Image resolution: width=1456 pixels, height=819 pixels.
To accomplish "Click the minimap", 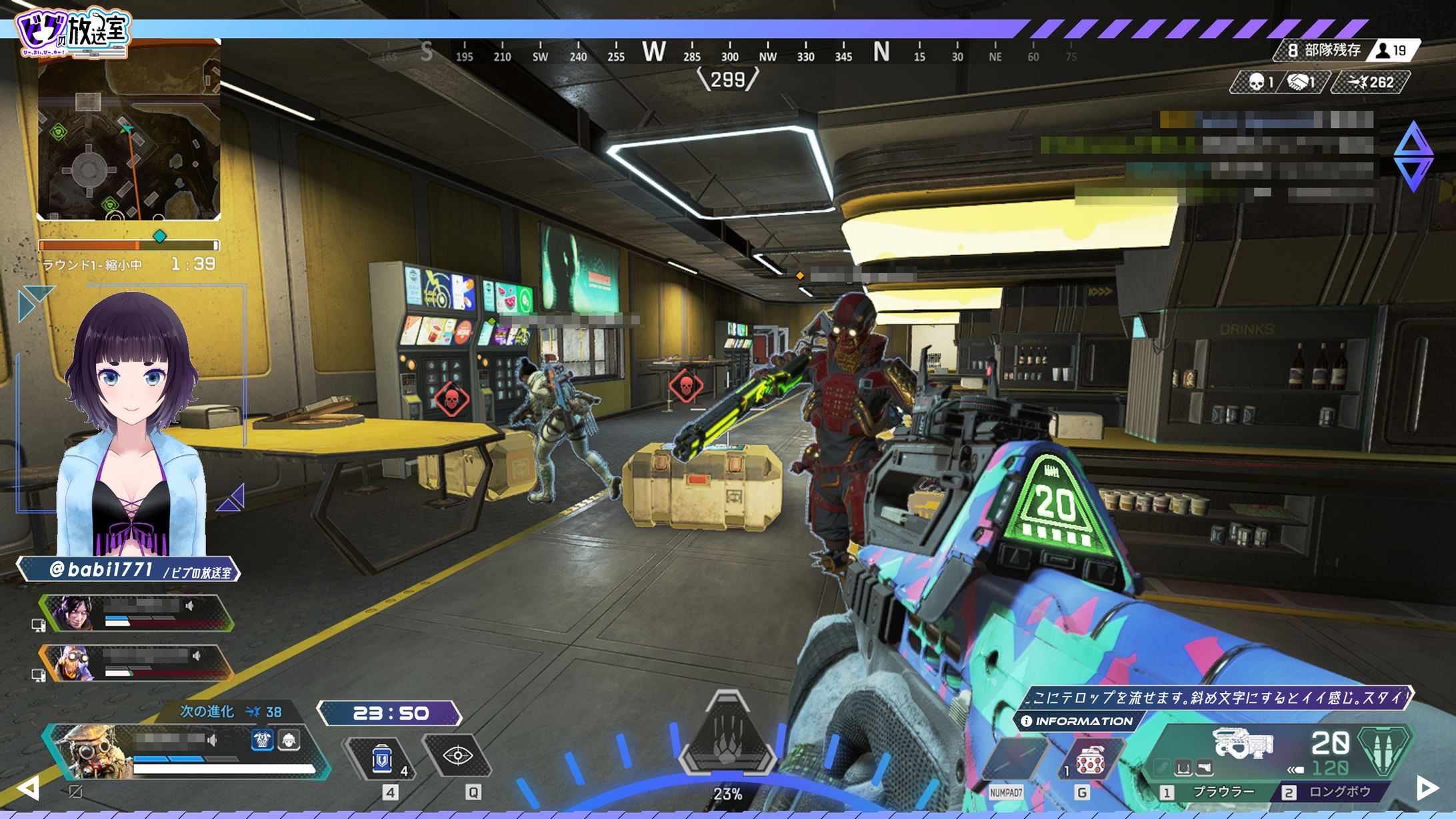I will coord(129,131).
